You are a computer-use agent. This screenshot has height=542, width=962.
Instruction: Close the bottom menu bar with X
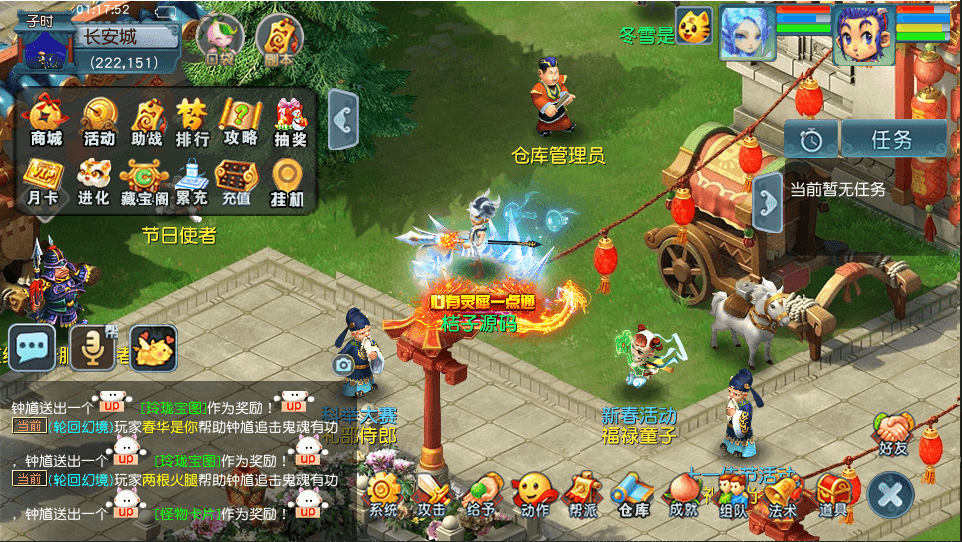[891, 495]
